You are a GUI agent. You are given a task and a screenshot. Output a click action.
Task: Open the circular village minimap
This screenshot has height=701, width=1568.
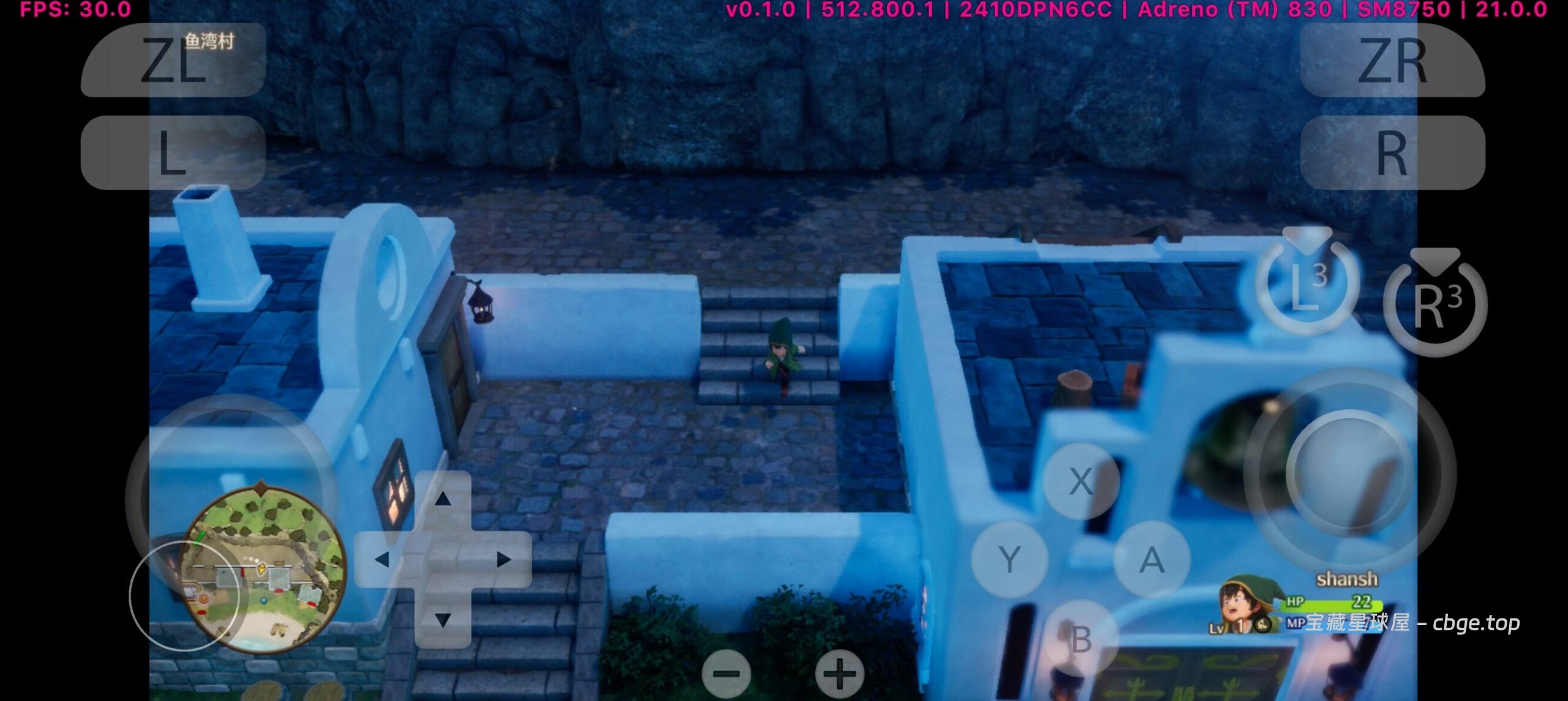[265, 568]
